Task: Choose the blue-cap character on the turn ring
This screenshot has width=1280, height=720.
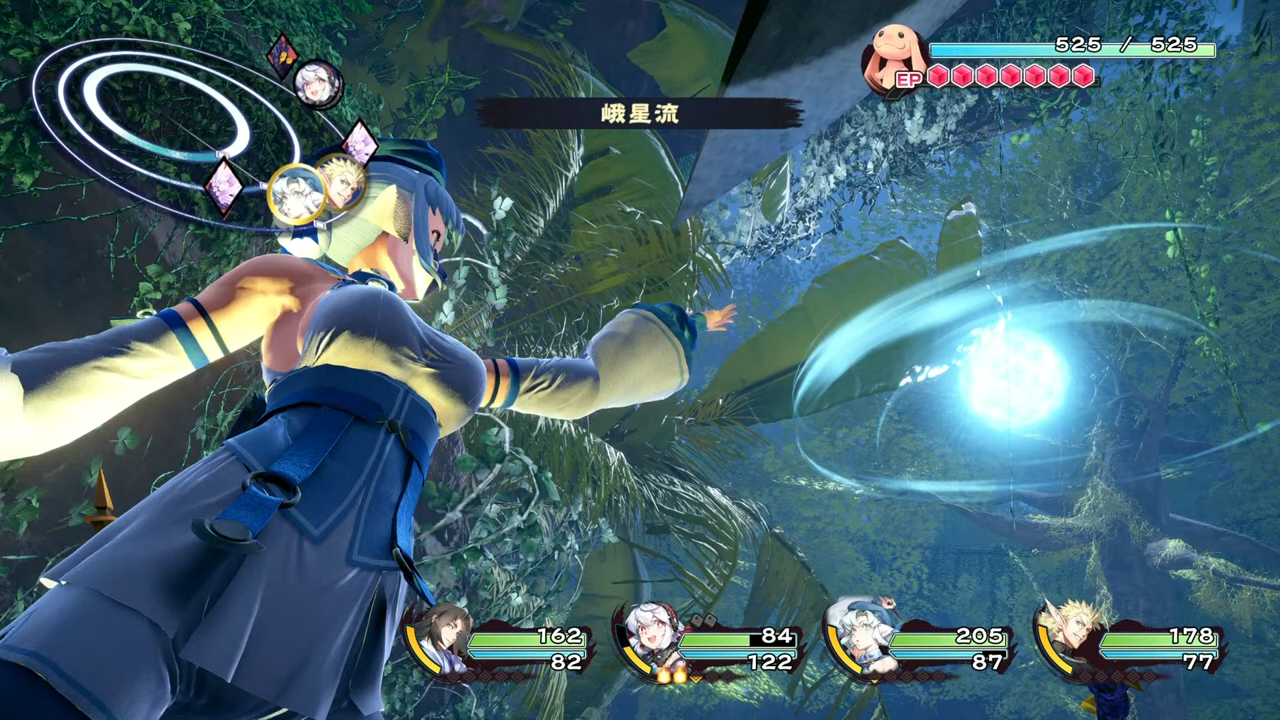Action: 297,194
